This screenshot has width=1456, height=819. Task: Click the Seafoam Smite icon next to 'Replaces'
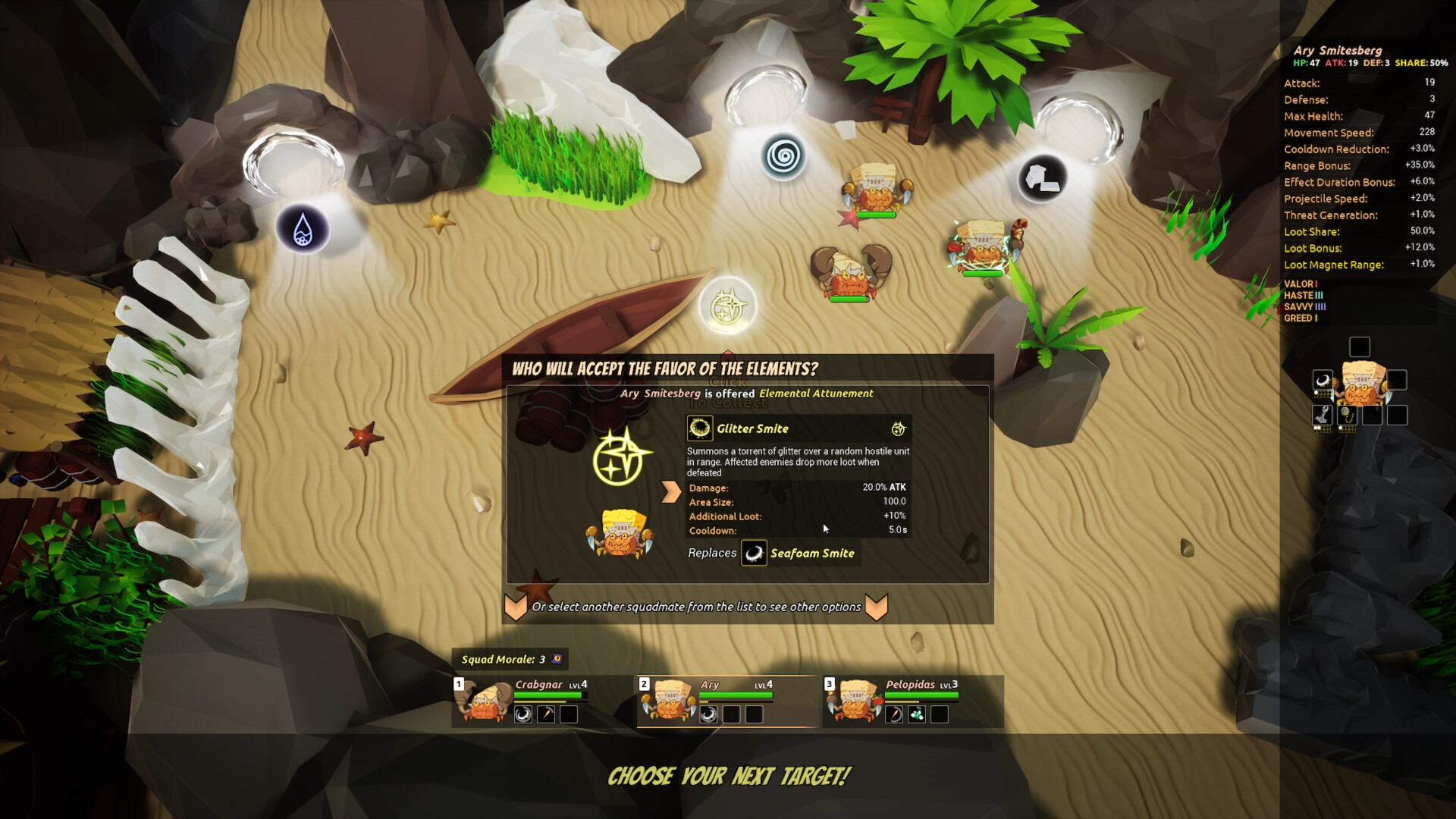point(755,554)
